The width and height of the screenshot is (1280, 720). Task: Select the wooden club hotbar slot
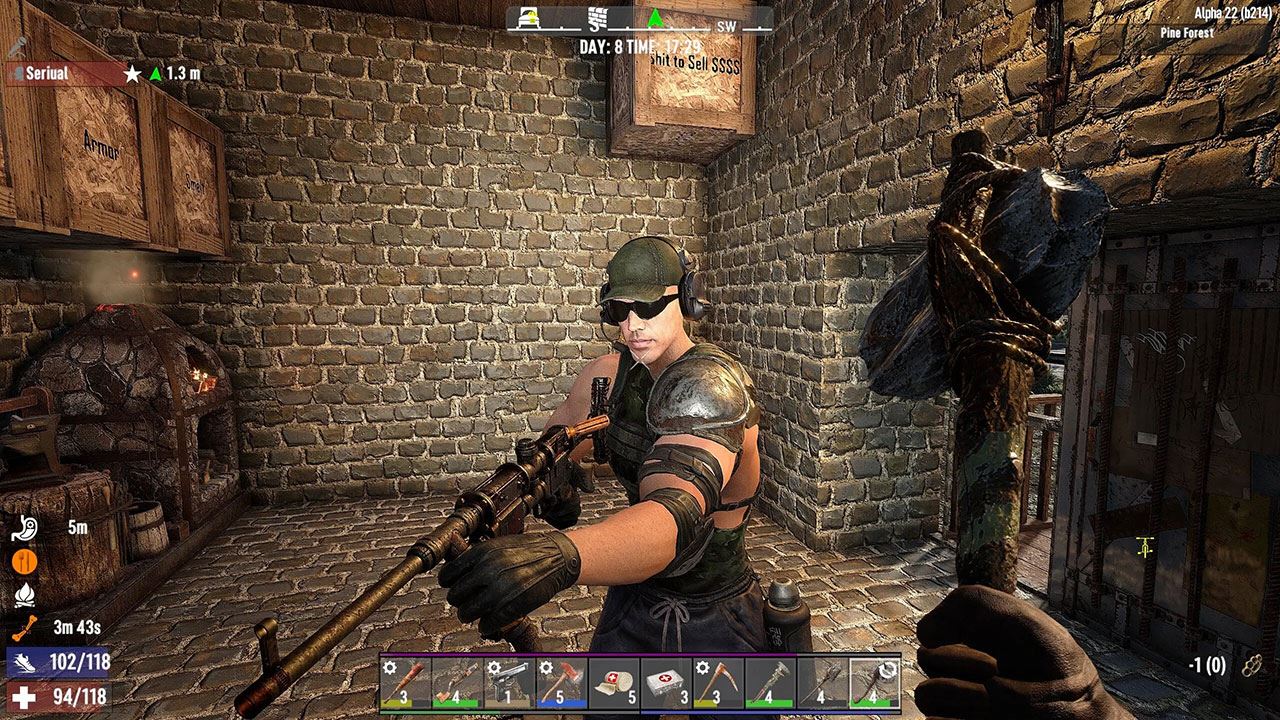pyautogui.click(x=405, y=682)
